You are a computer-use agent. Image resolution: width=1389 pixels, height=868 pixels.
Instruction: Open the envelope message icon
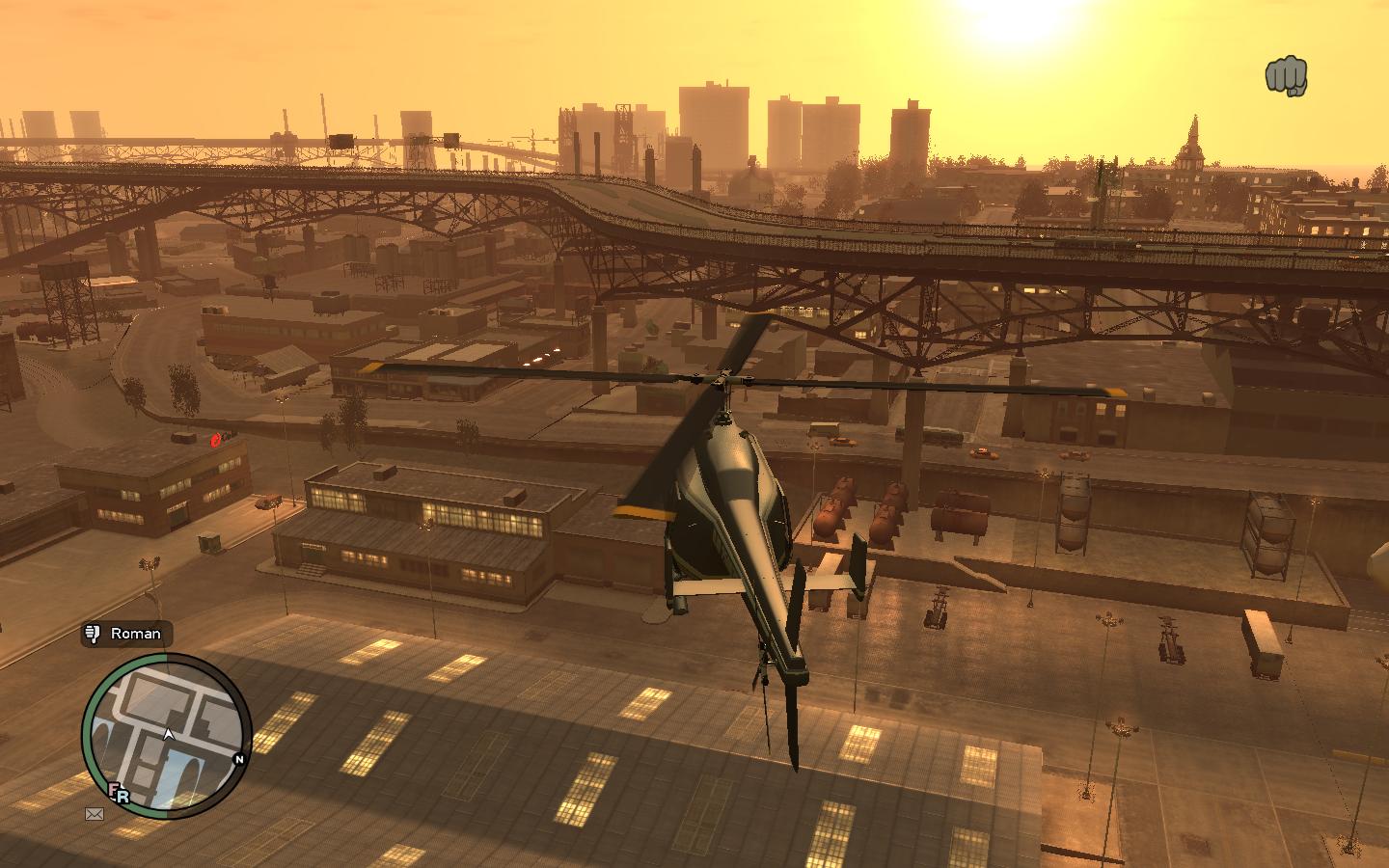tap(95, 814)
